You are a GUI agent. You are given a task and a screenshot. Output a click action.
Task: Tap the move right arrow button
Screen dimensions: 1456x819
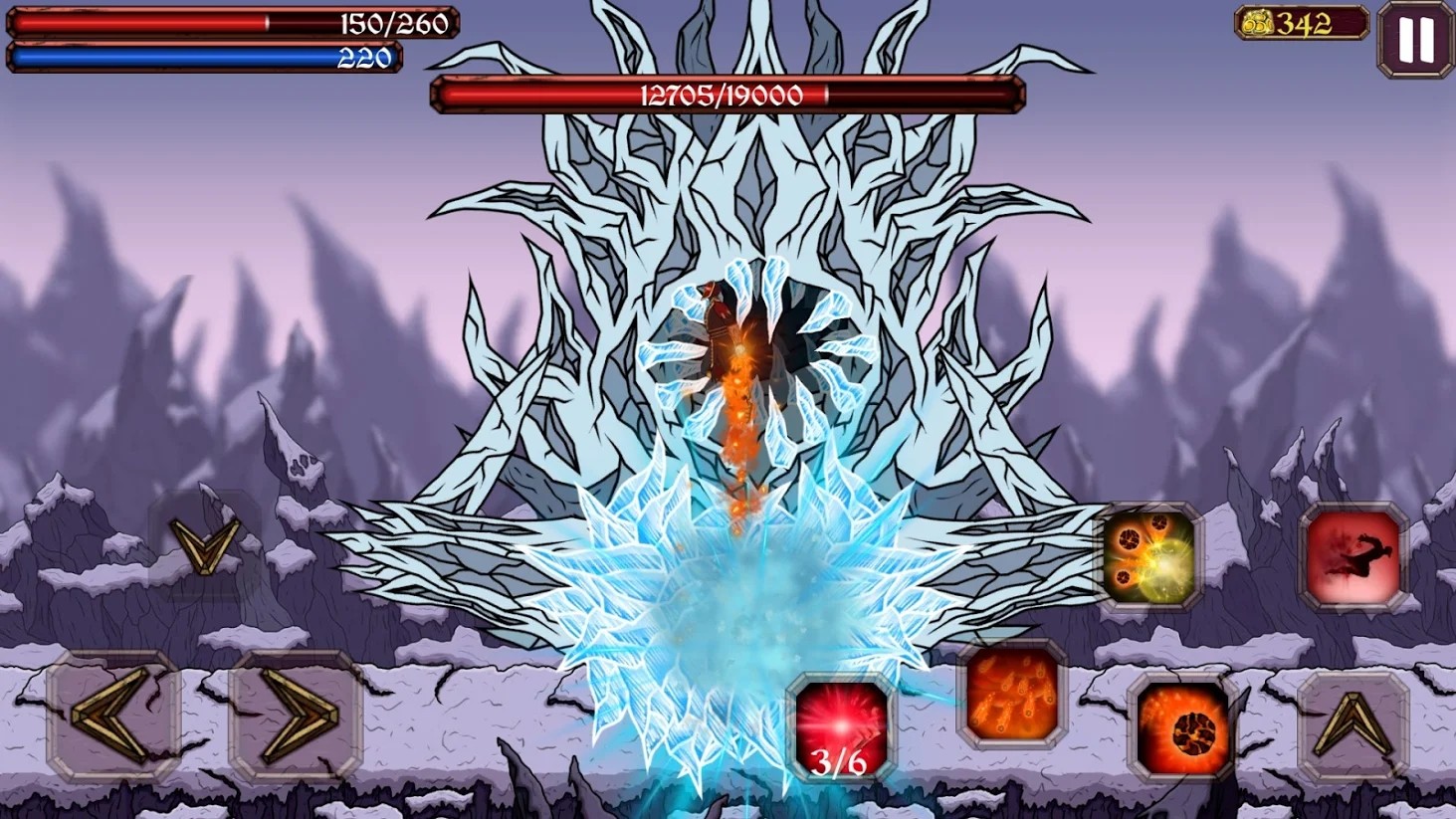pos(296,715)
